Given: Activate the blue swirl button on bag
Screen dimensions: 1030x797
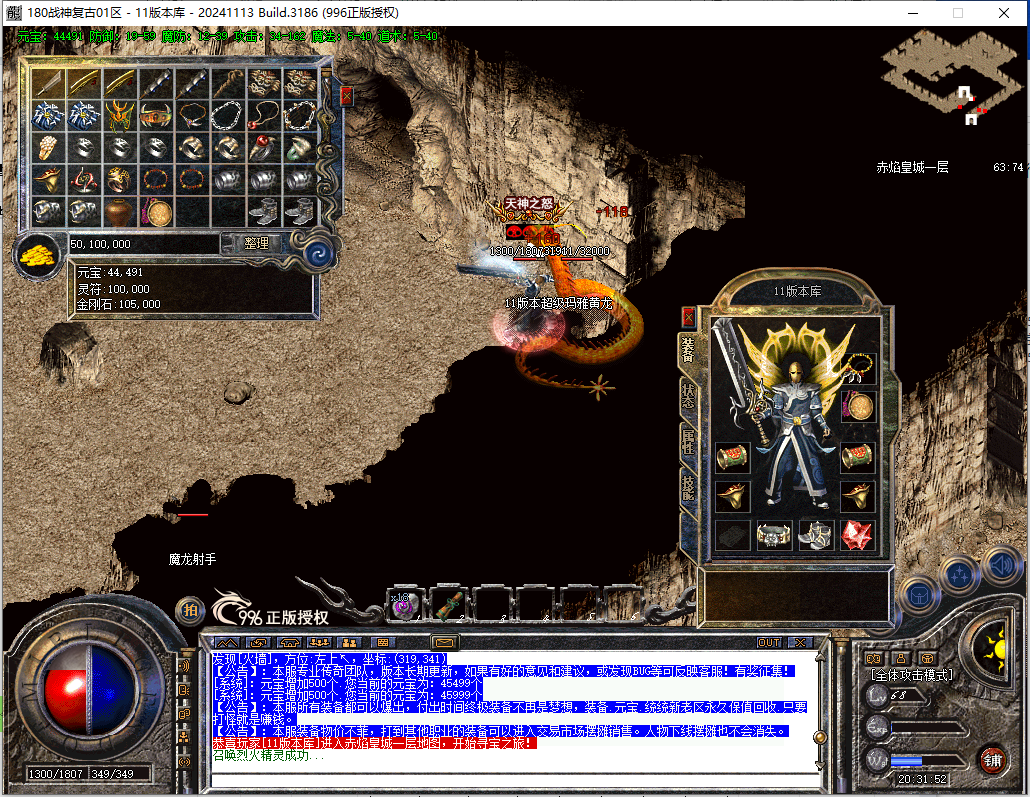Looking at the screenshot, I should (318, 251).
